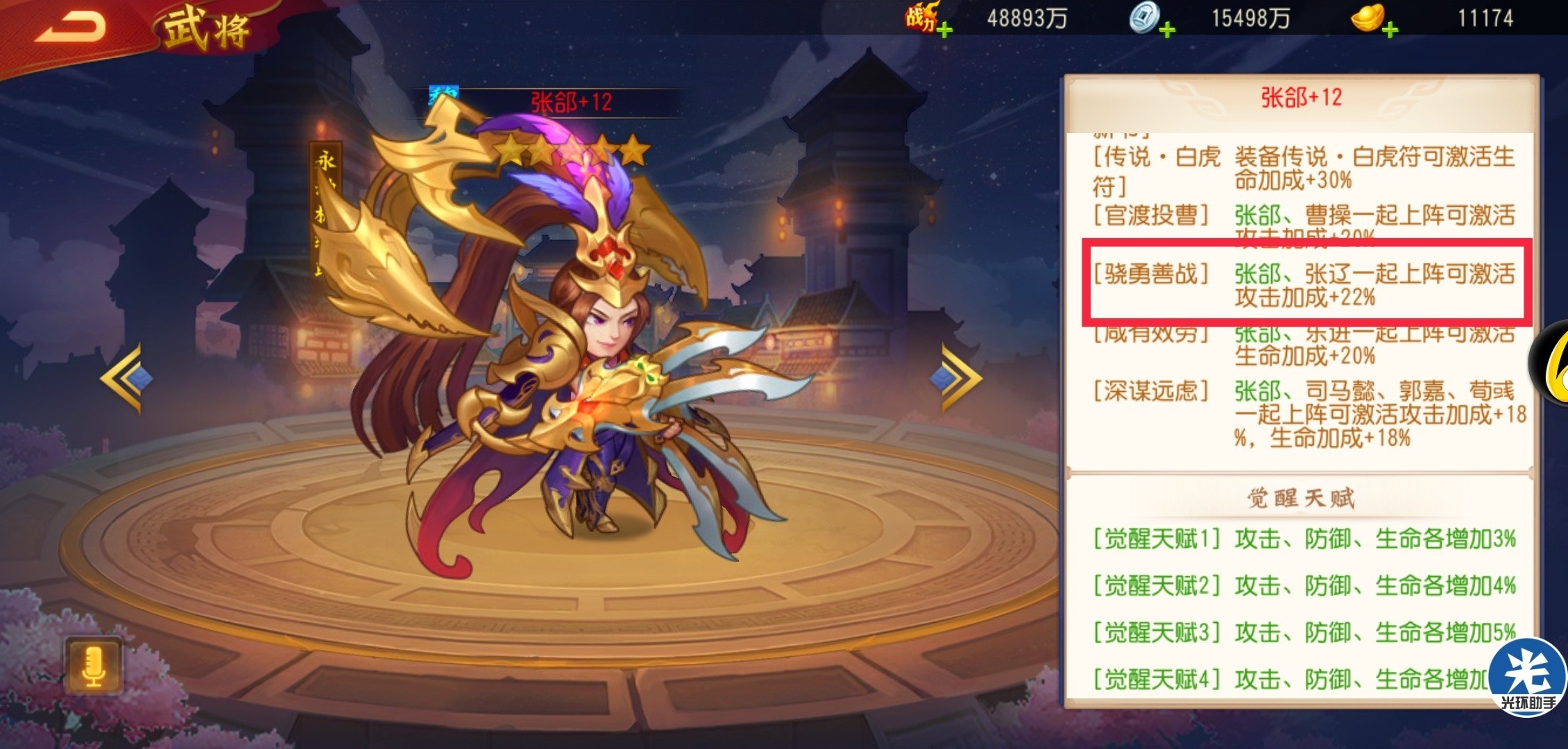Go back using the red arrow button

point(71,26)
